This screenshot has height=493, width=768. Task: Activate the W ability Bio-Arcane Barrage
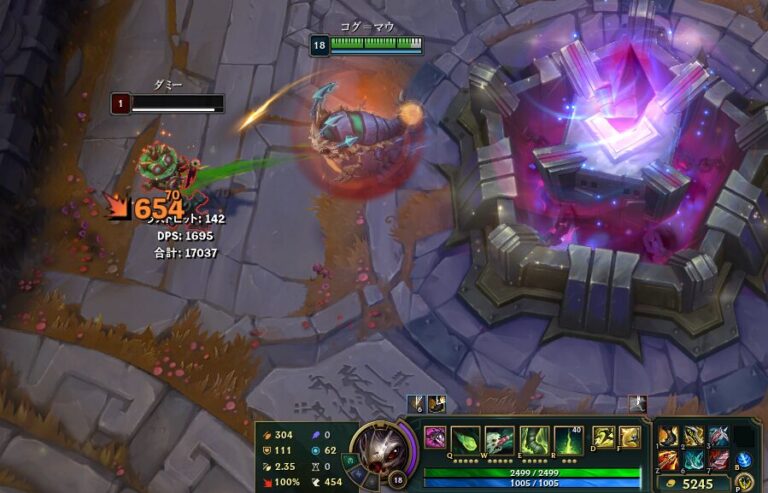tap(499, 440)
